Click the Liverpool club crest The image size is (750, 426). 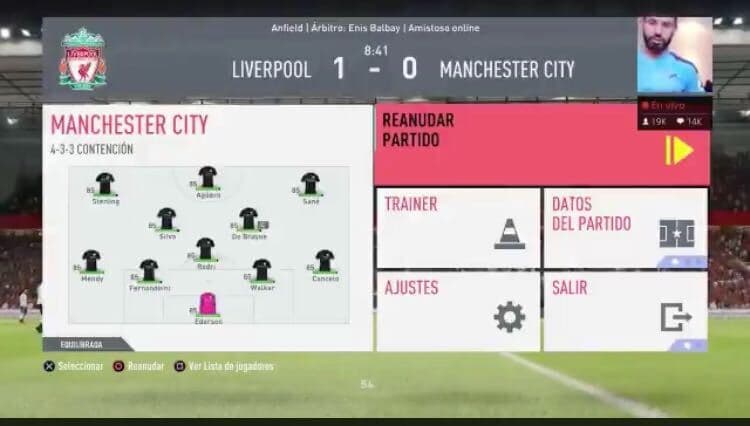pos(82,59)
